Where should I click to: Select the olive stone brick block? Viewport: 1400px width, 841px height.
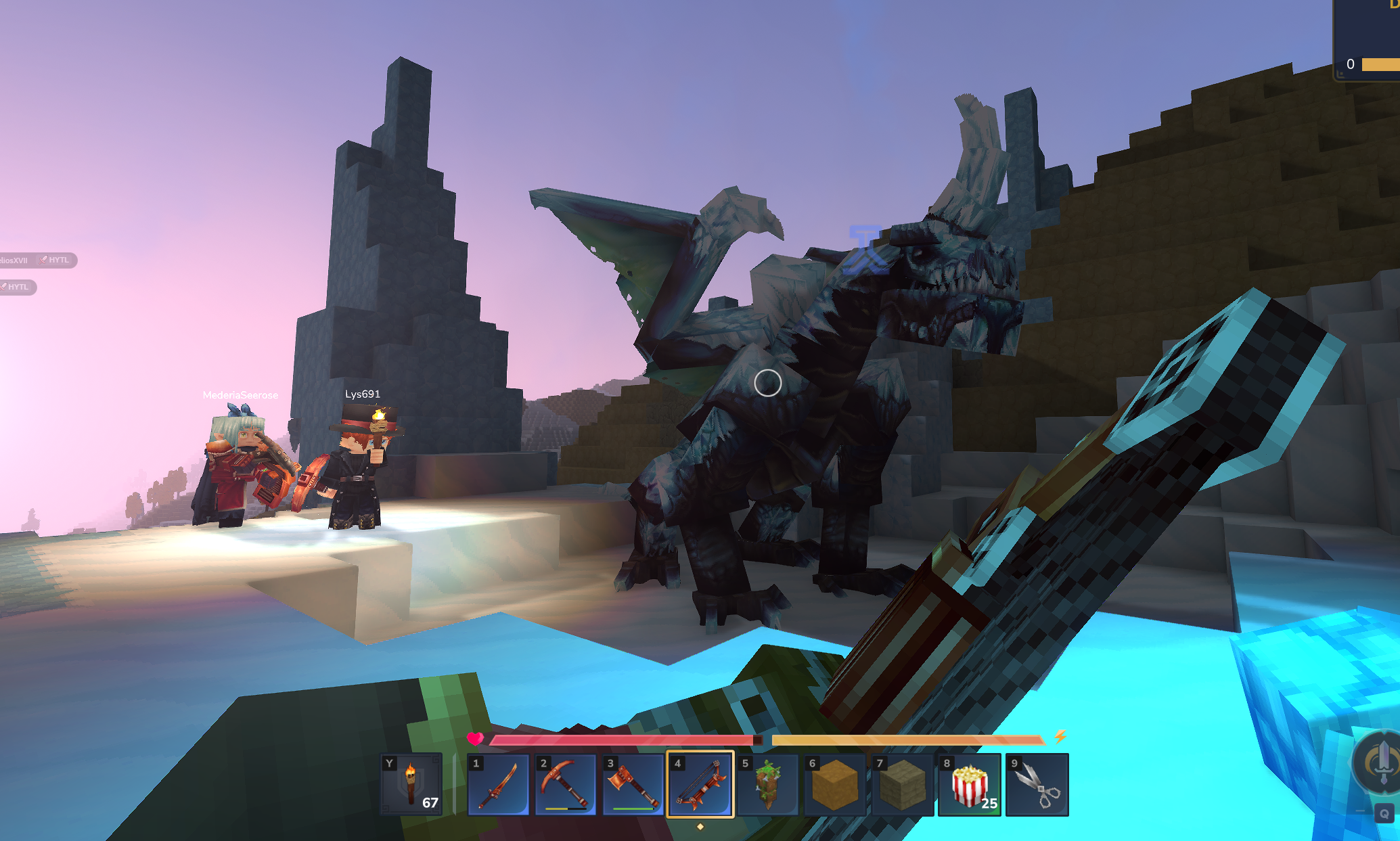(902, 785)
